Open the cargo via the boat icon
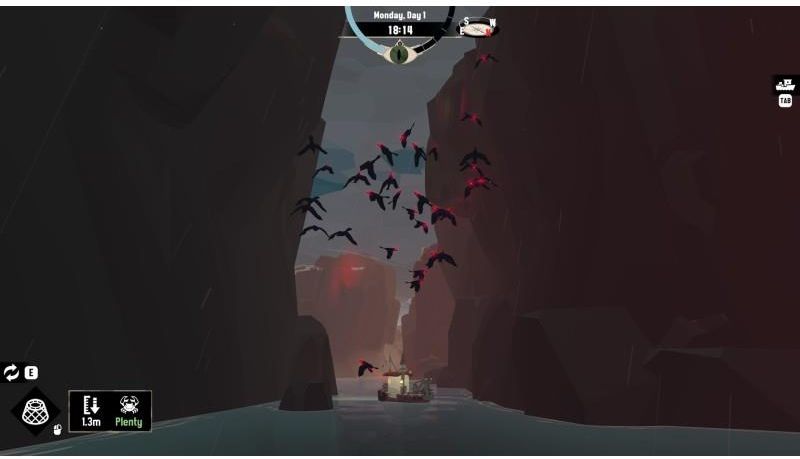The image size is (800, 459). 784,85
